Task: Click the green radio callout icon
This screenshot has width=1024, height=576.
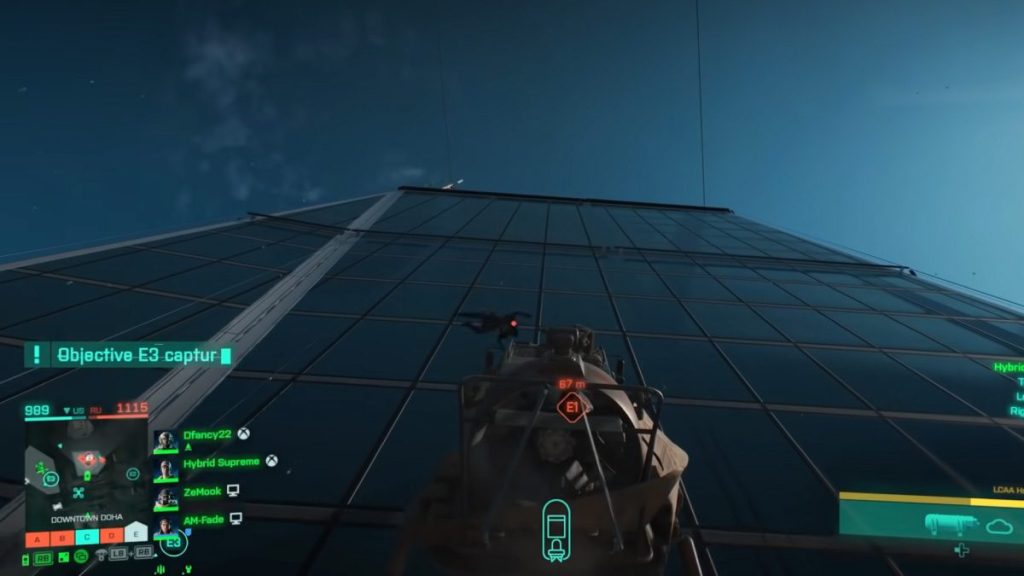Action: [81, 556]
